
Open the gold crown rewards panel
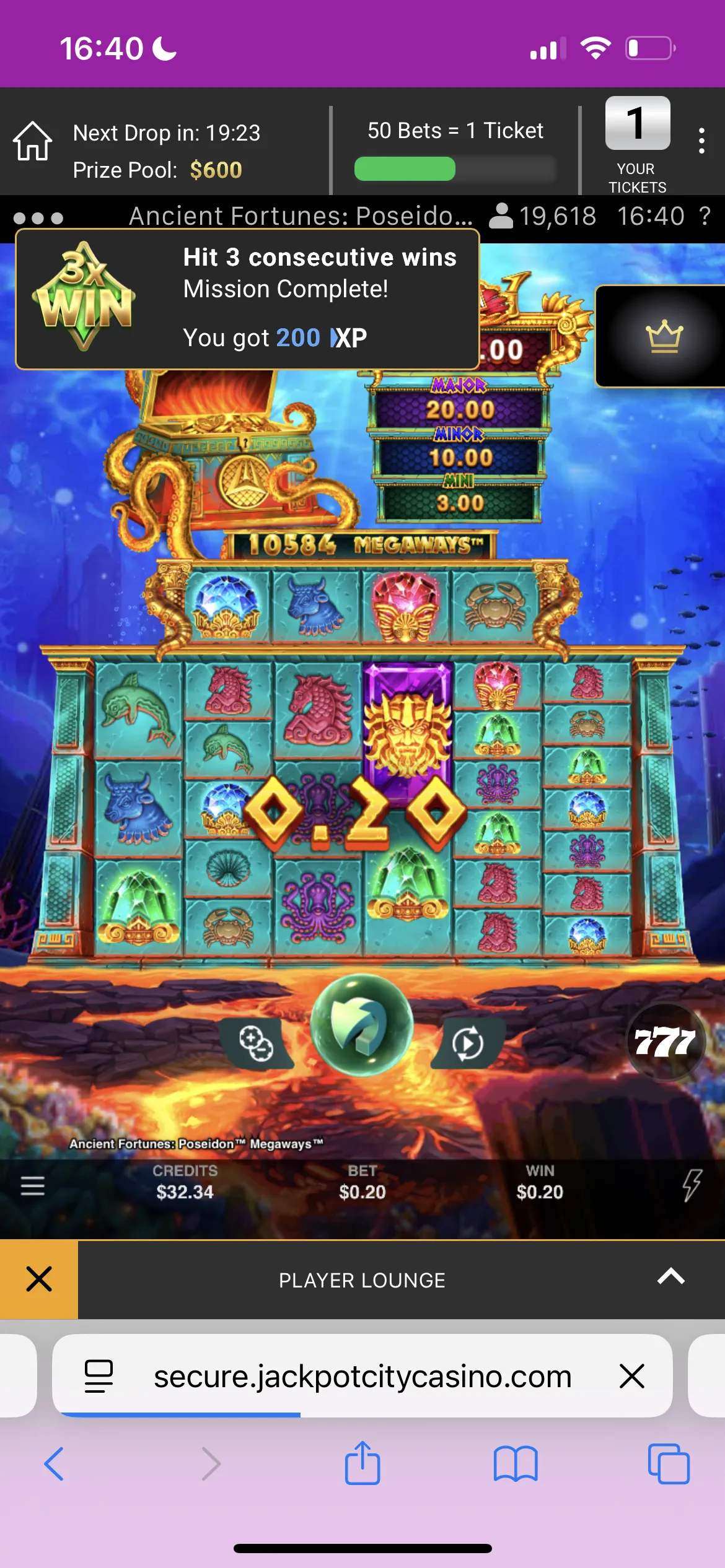664,336
